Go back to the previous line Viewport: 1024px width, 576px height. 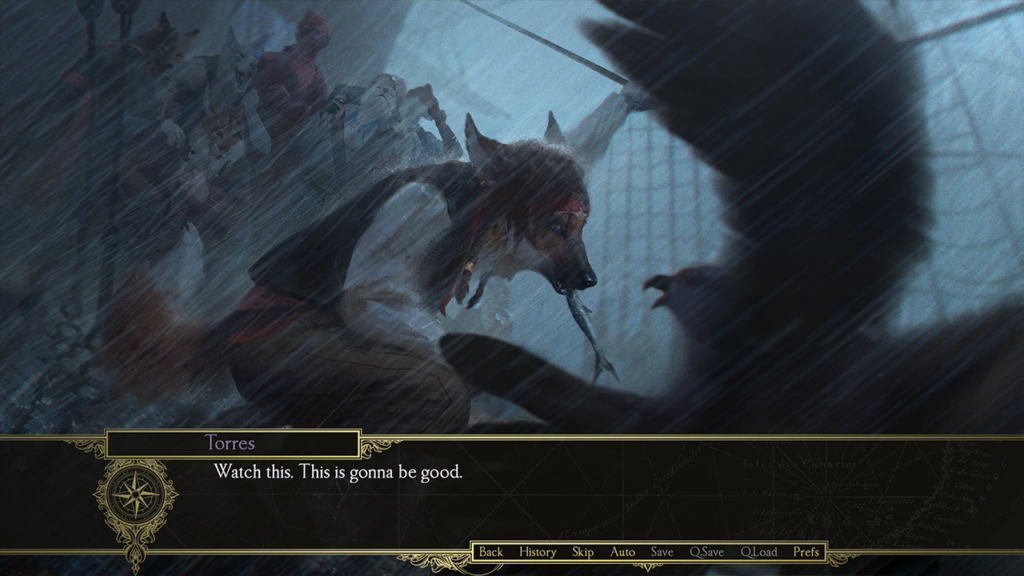click(x=491, y=552)
